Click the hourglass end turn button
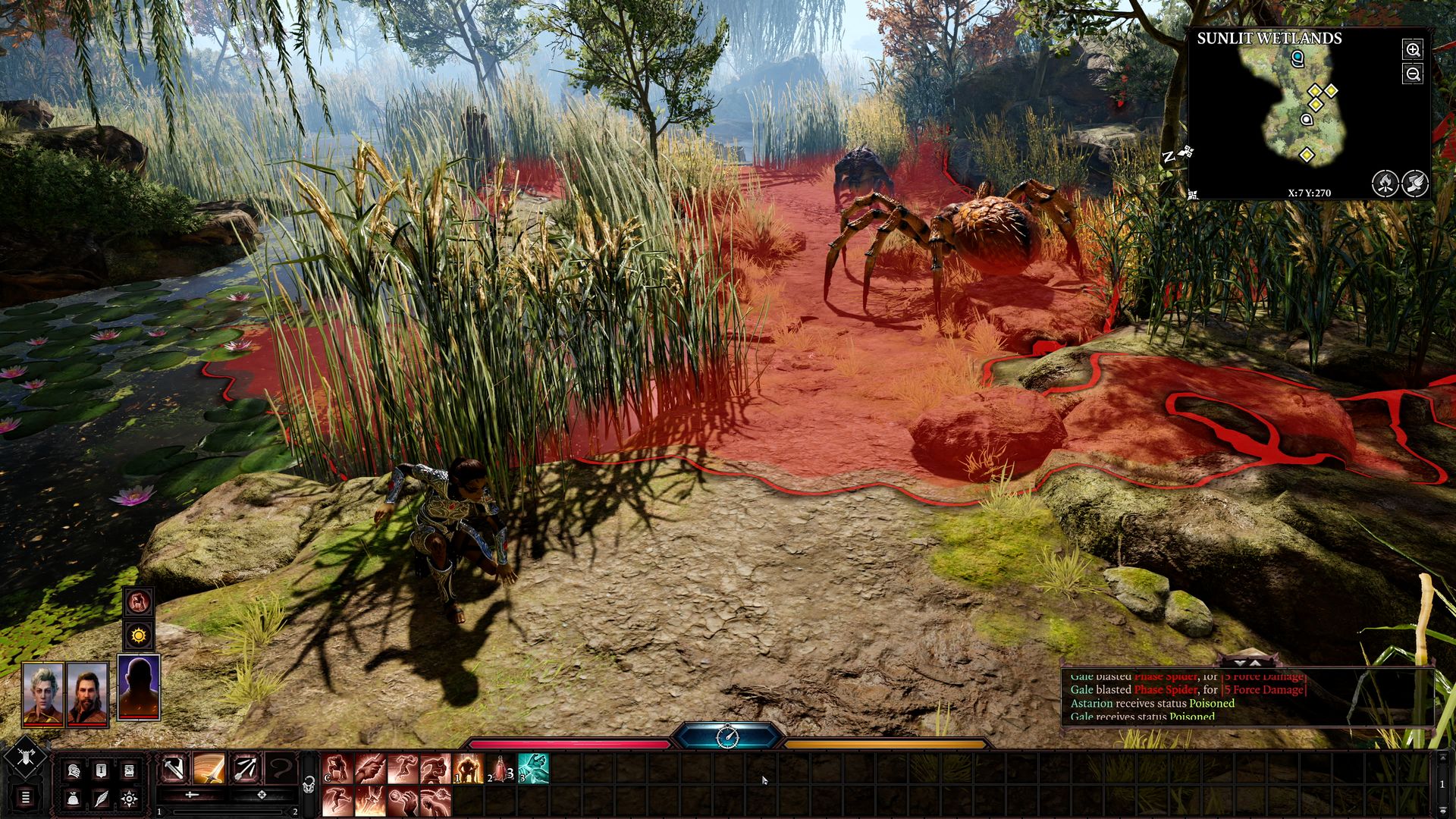The image size is (1456, 819). 727,736
